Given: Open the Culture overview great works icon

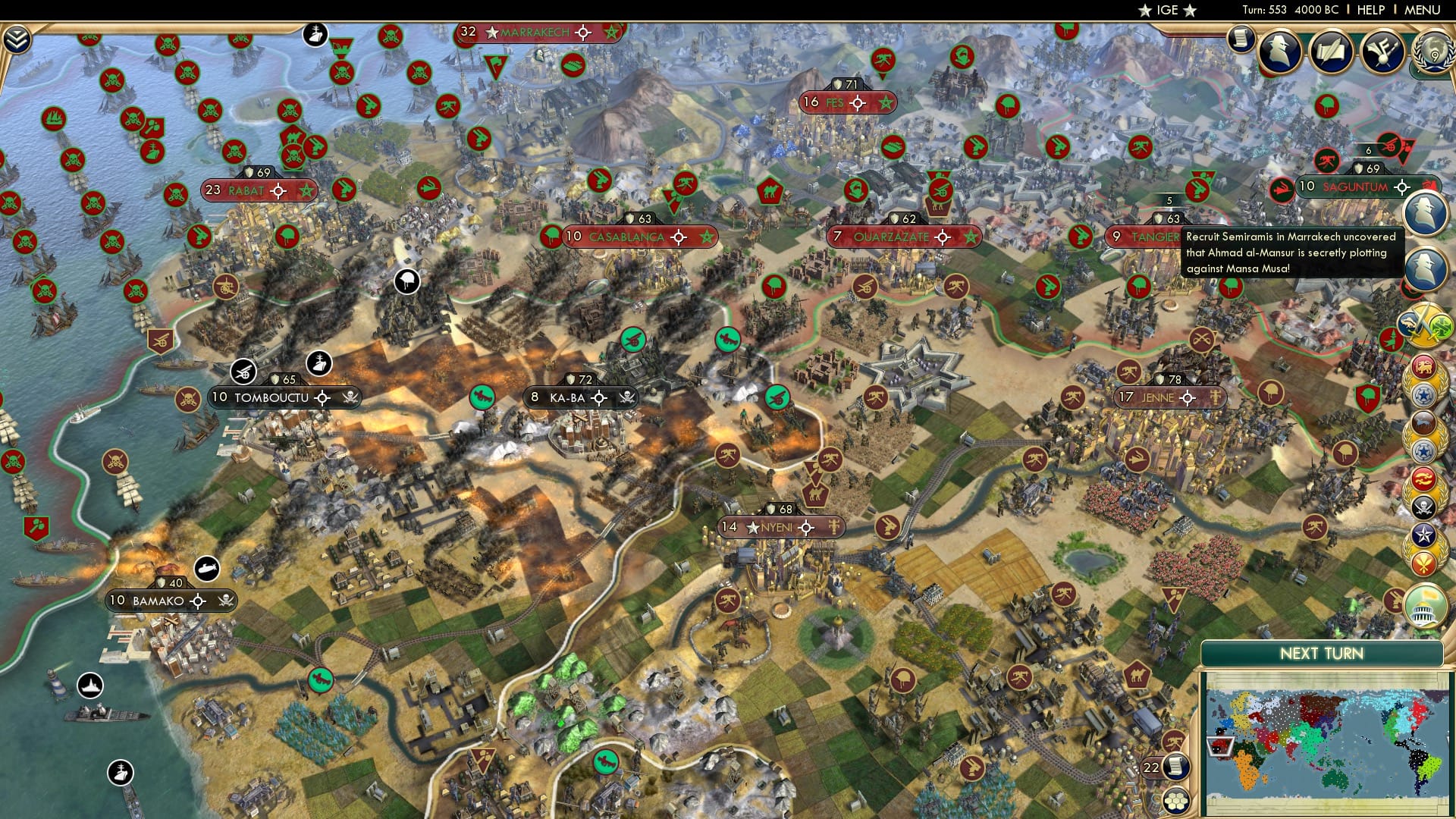Looking at the screenshot, I should coord(1381,51).
